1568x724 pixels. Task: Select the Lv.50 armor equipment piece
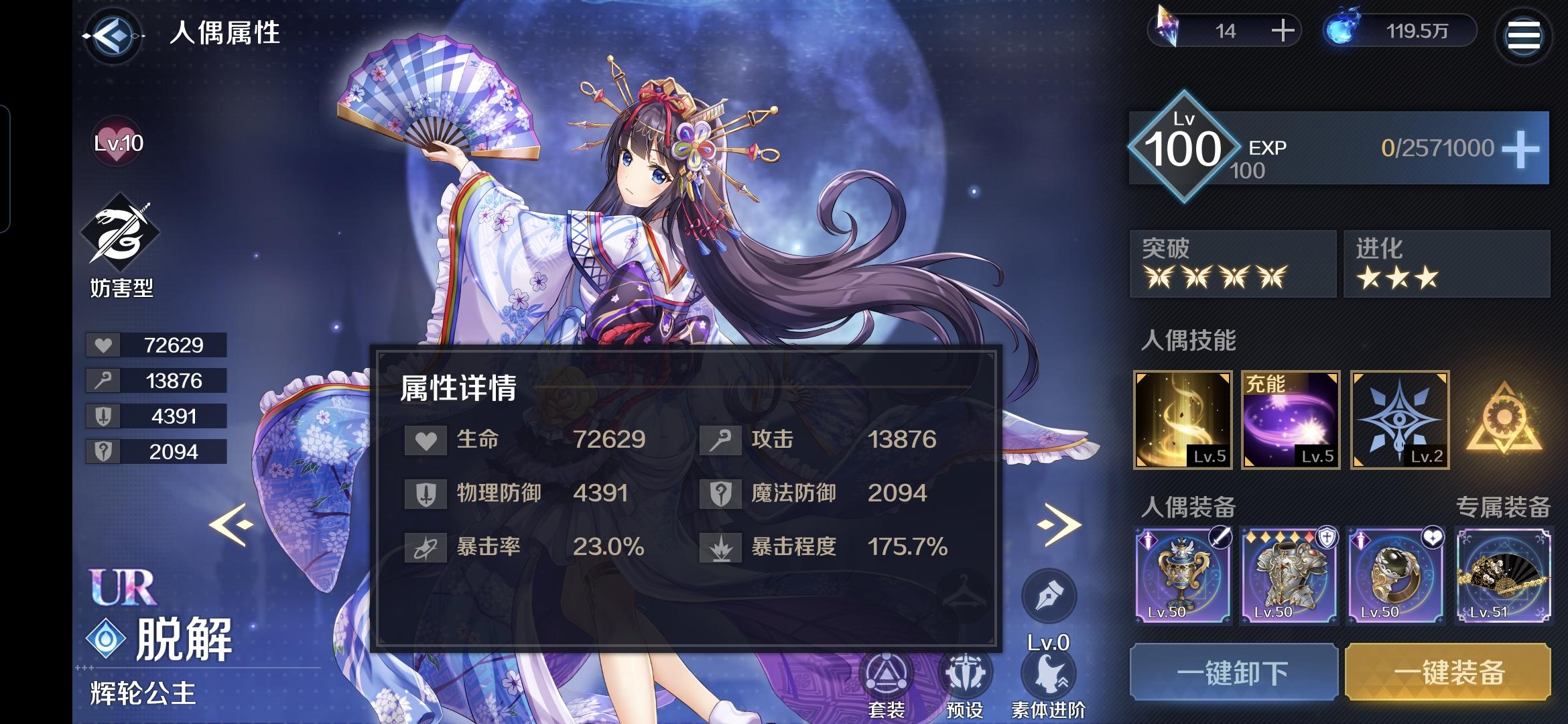tap(1289, 577)
